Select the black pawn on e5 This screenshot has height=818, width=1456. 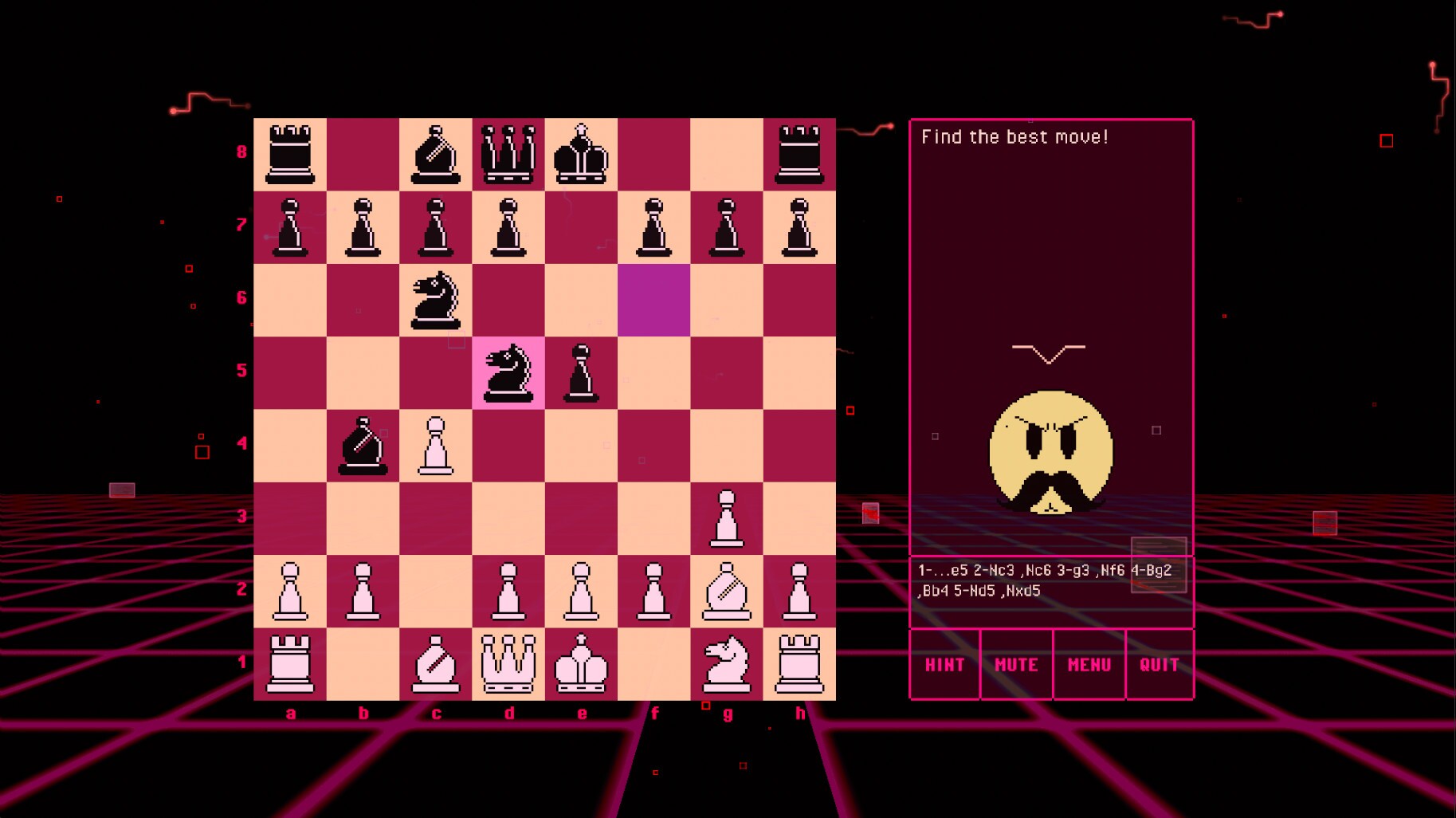[581, 371]
